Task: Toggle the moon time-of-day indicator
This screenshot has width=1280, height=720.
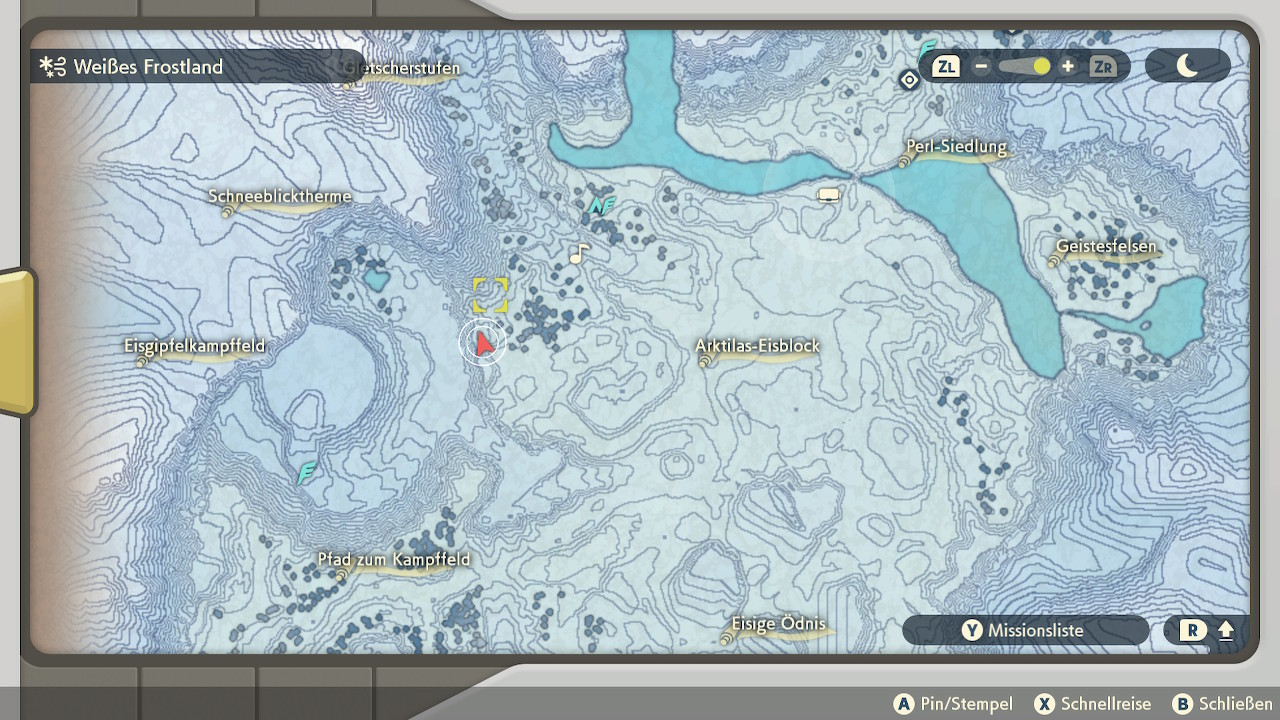Action: click(x=1187, y=66)
